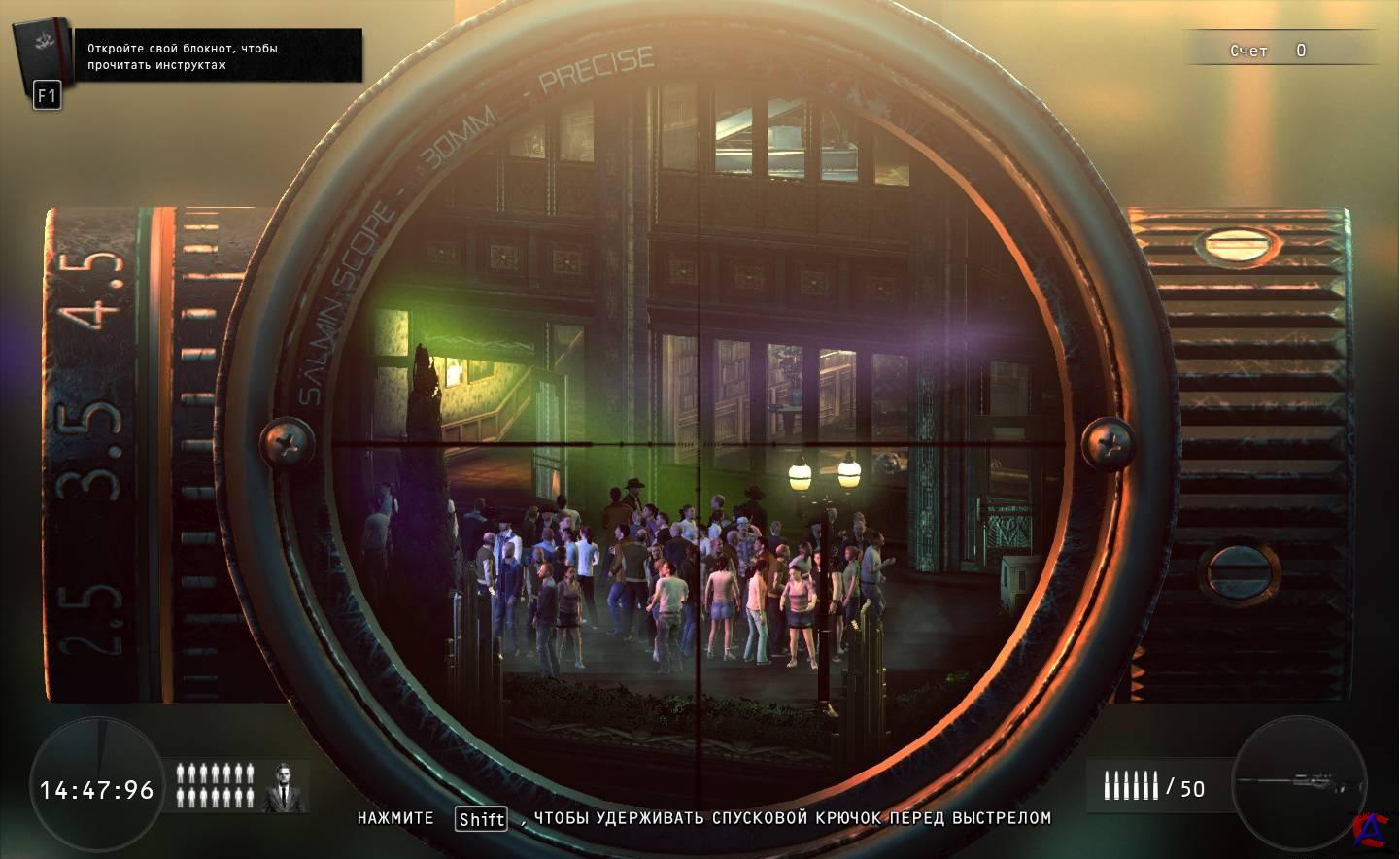Click the suited target portrait
This screenshot has height=859, width=1400.
coord(283,786)
